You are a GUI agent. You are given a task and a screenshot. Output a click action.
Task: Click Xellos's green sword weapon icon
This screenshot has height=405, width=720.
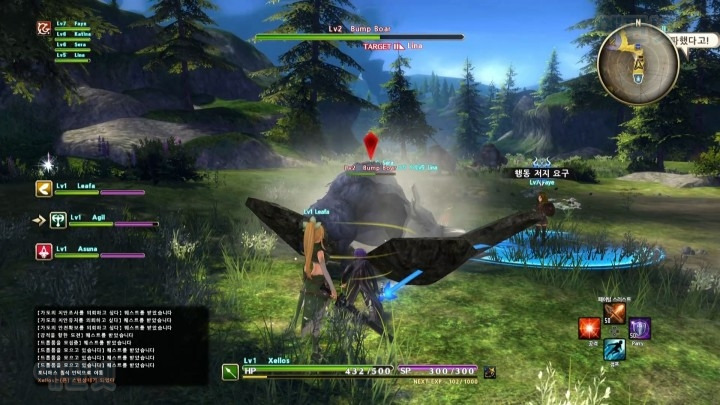(x=230, y=372)
